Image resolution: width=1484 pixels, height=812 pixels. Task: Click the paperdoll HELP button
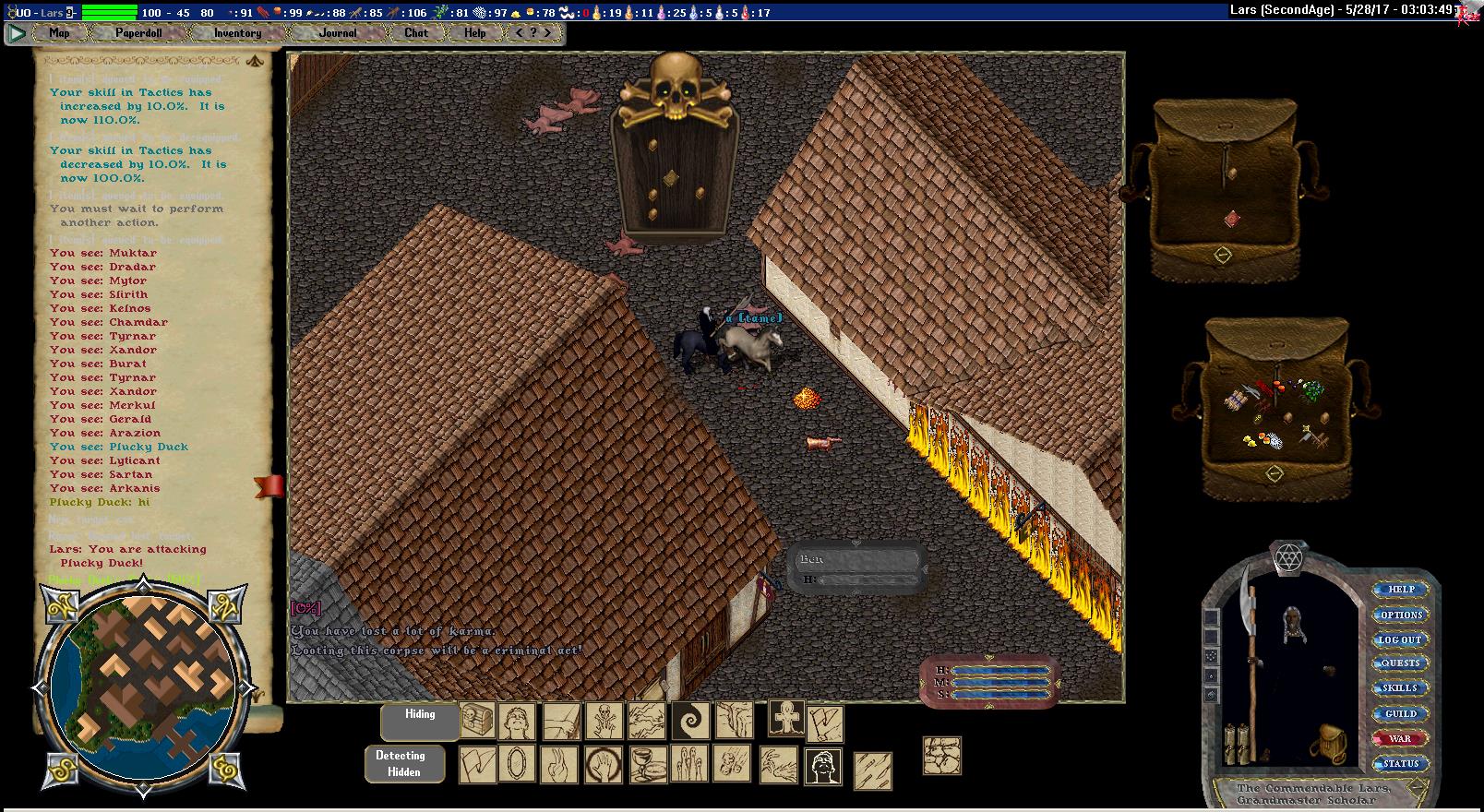1400,590
